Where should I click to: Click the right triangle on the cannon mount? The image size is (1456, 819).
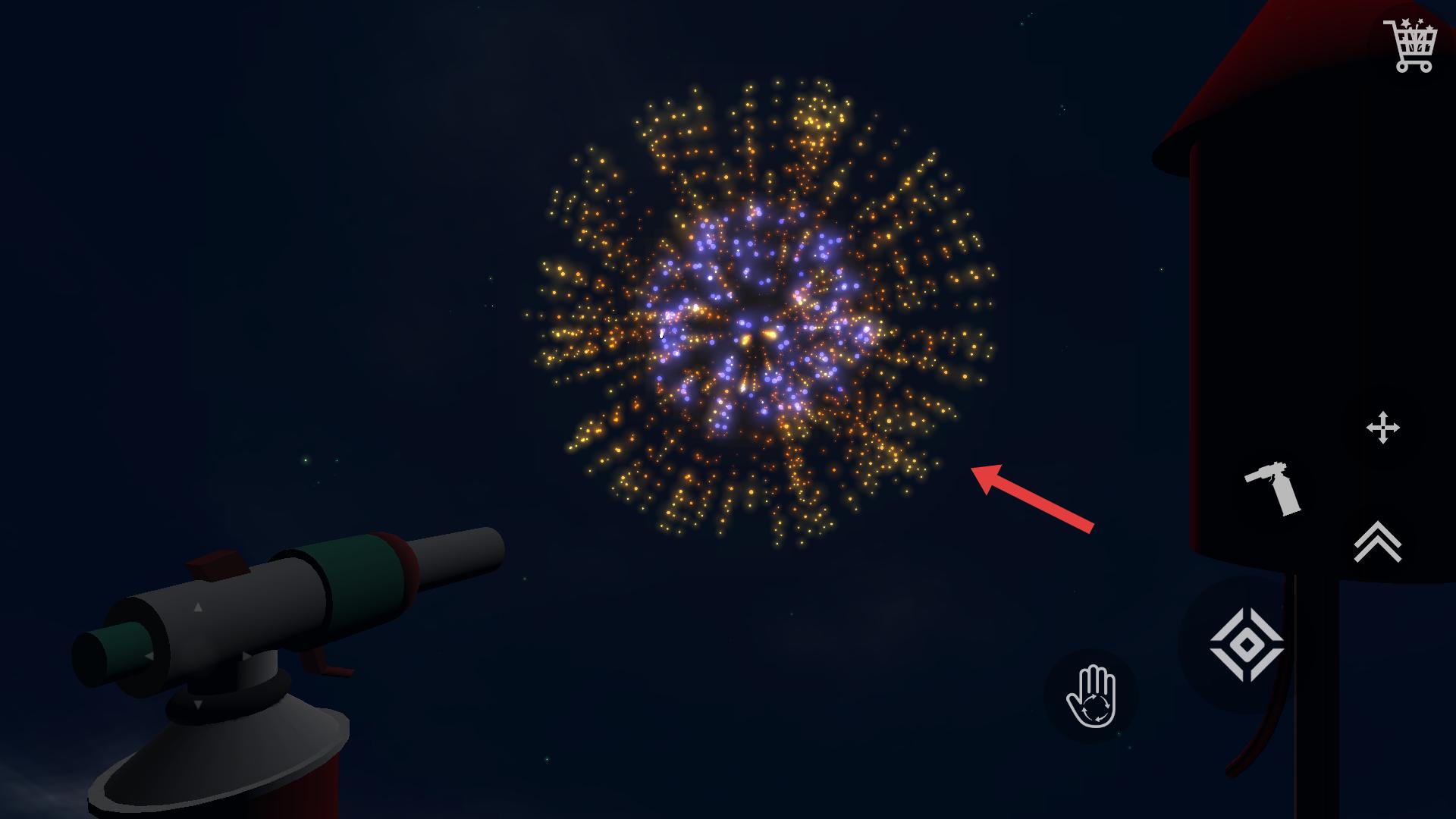246,656
